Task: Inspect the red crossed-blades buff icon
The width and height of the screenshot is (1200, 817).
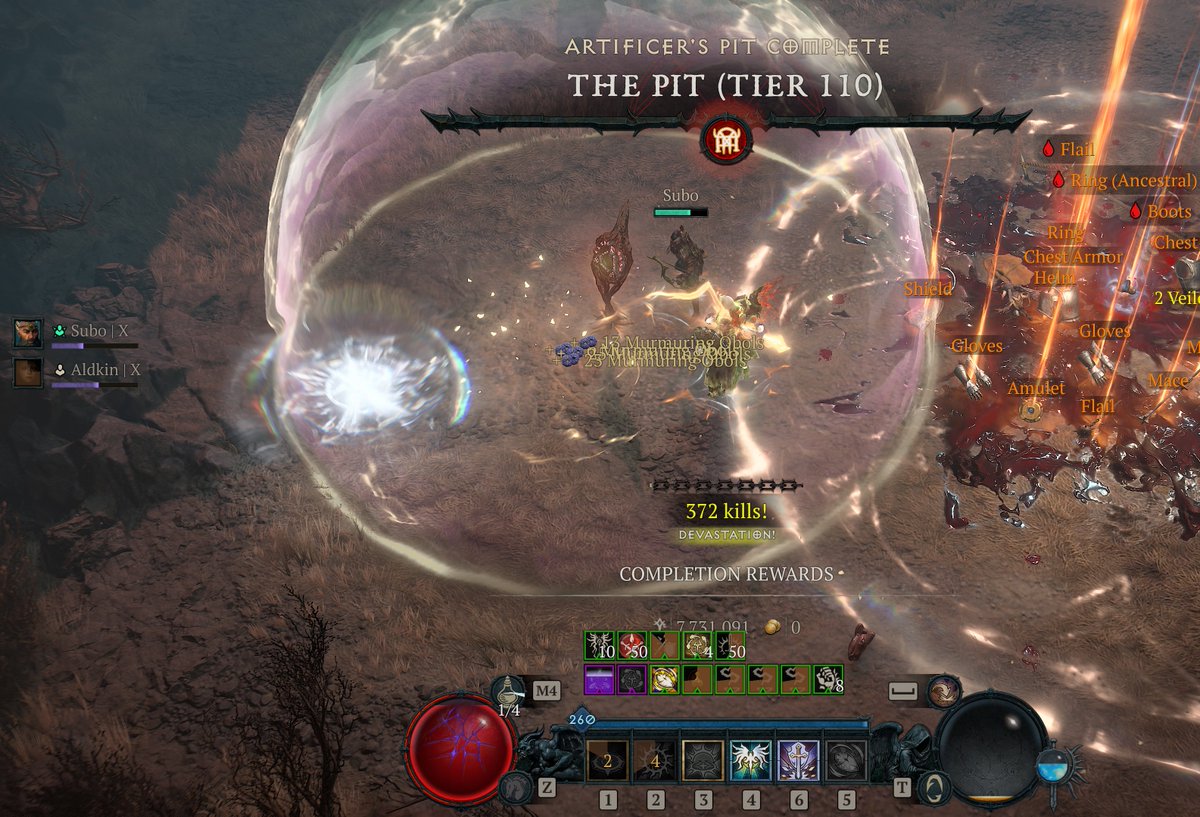Action: coord(632,647)
